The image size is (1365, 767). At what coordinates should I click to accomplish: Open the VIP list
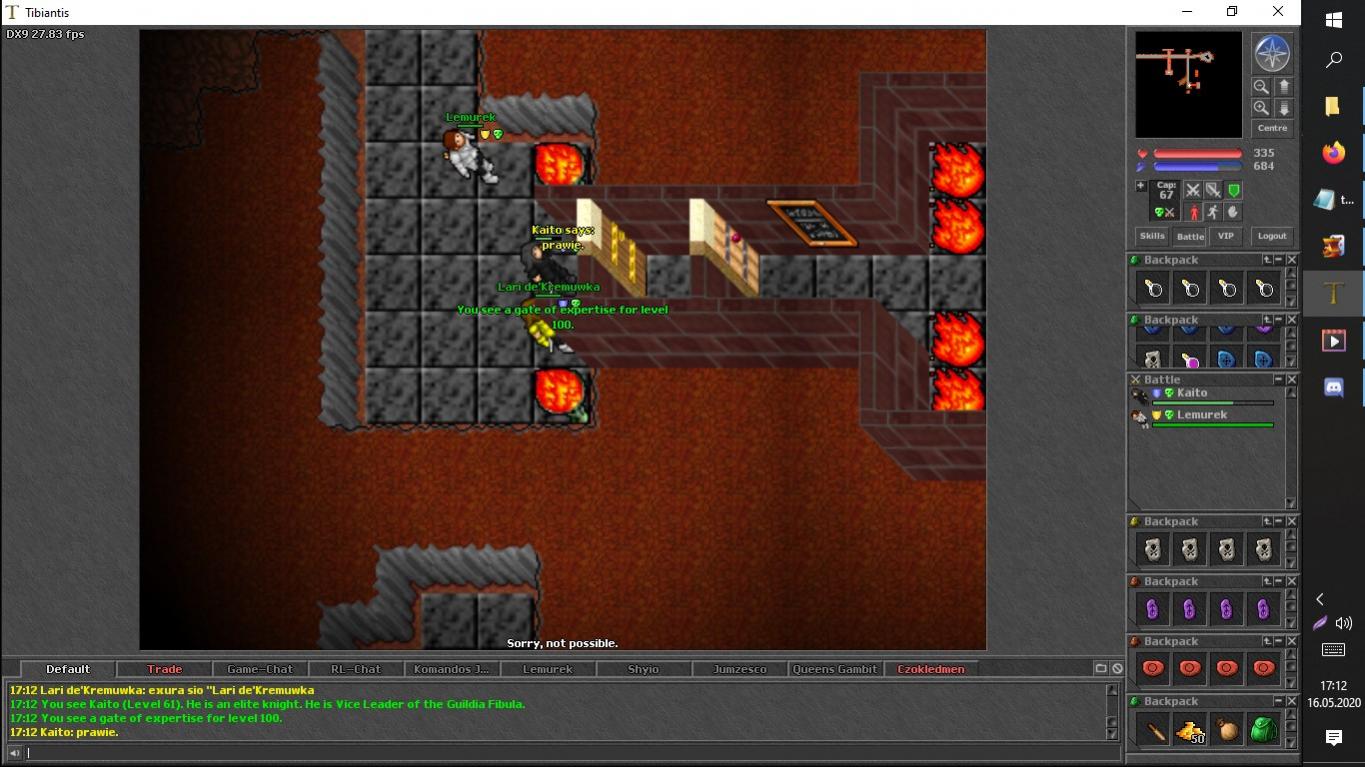1225,236
